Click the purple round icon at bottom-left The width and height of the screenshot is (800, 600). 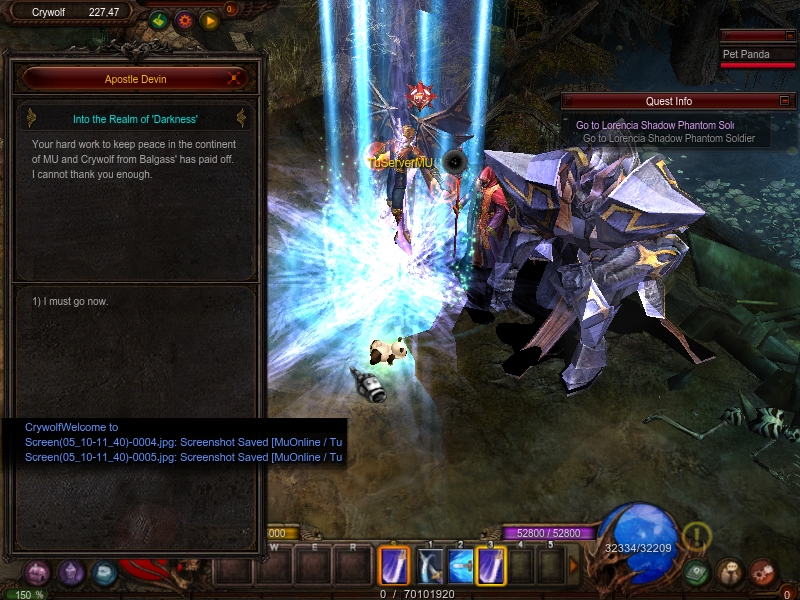tap(71, 573)
